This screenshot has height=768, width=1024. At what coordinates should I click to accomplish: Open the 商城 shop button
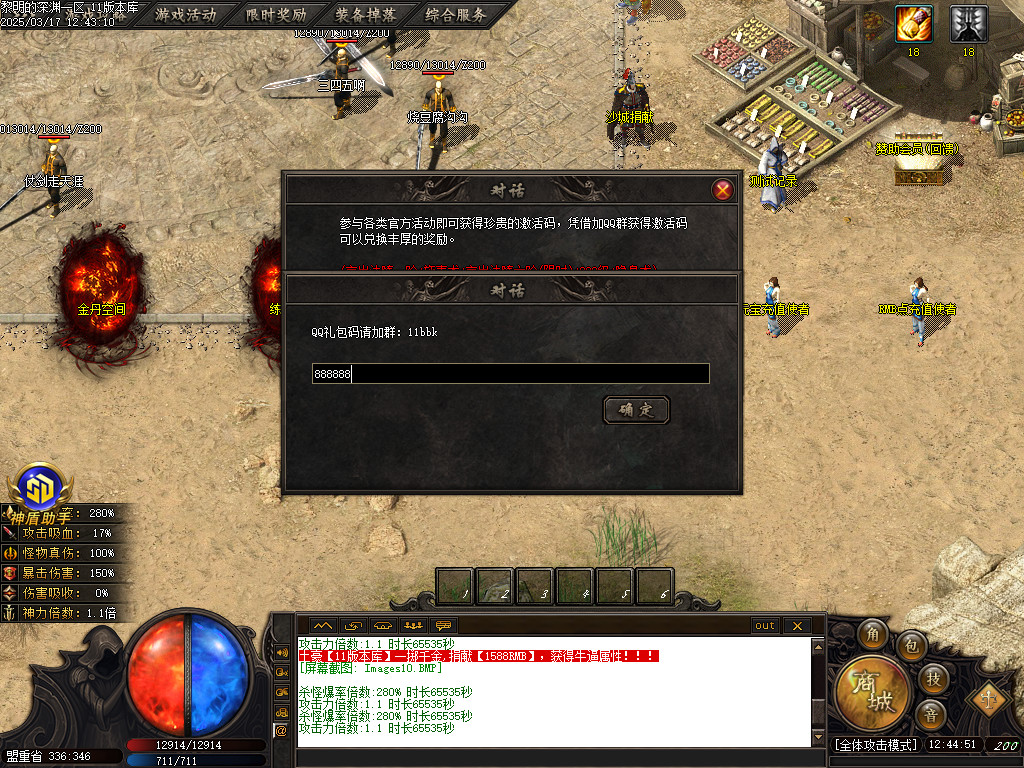click(x=873, y=692)
